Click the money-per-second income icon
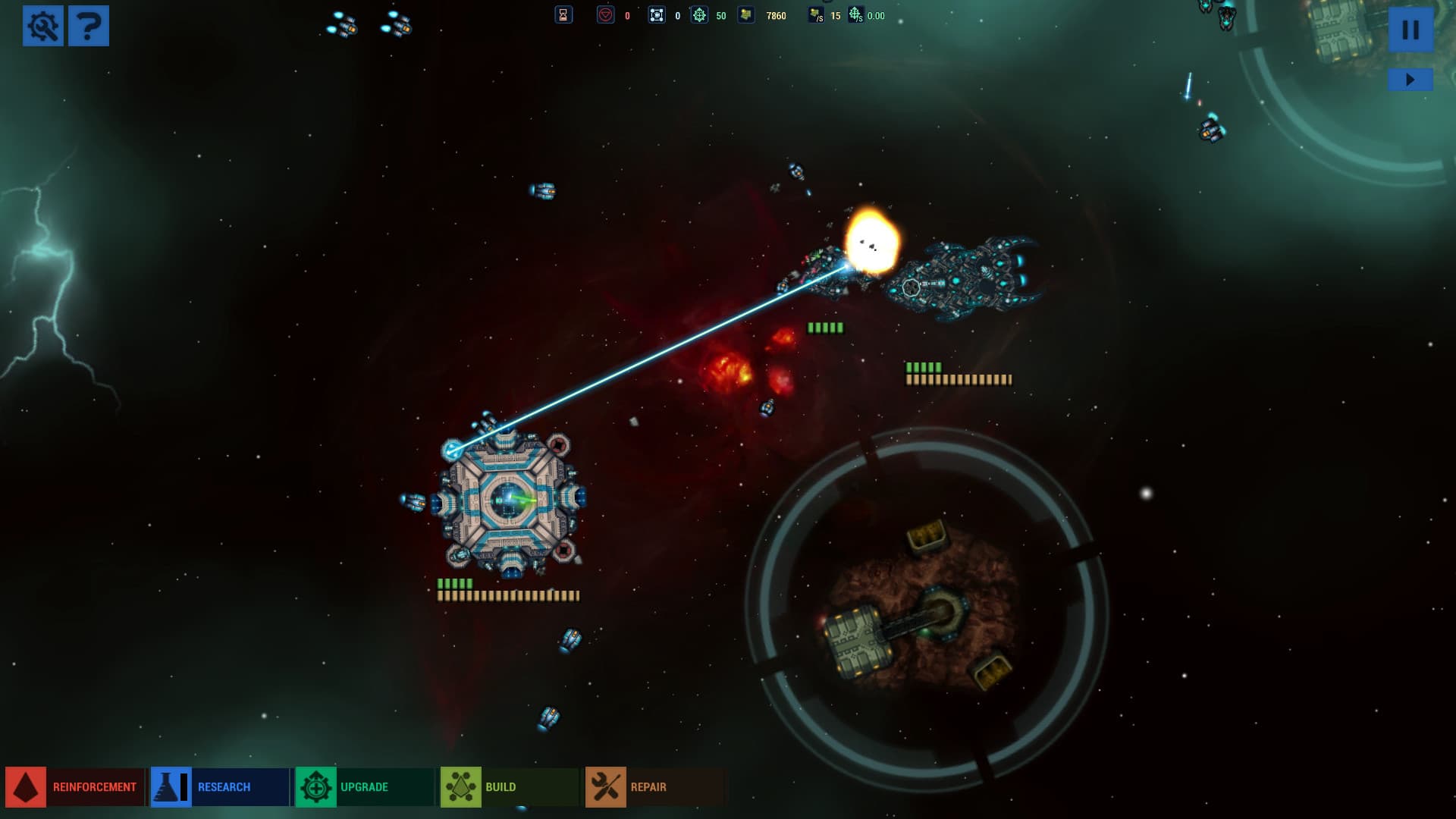Screen dimensions: 1456x819 pyautogui.click(x=817, y=13)
